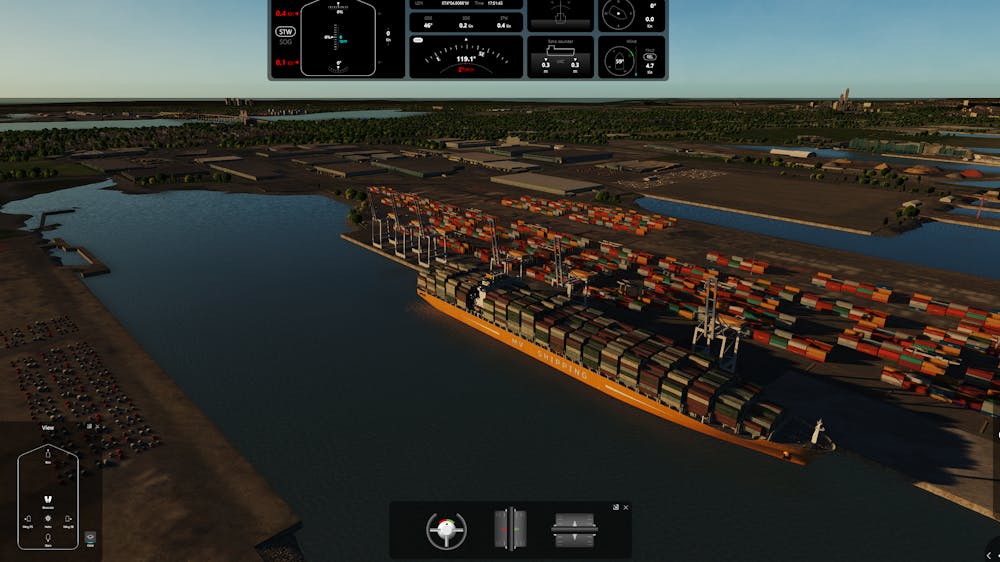The width and height of the screenshot is (1000, 562).
Task: Click the bow thruster lever control
Action: (x=510, y=529)
